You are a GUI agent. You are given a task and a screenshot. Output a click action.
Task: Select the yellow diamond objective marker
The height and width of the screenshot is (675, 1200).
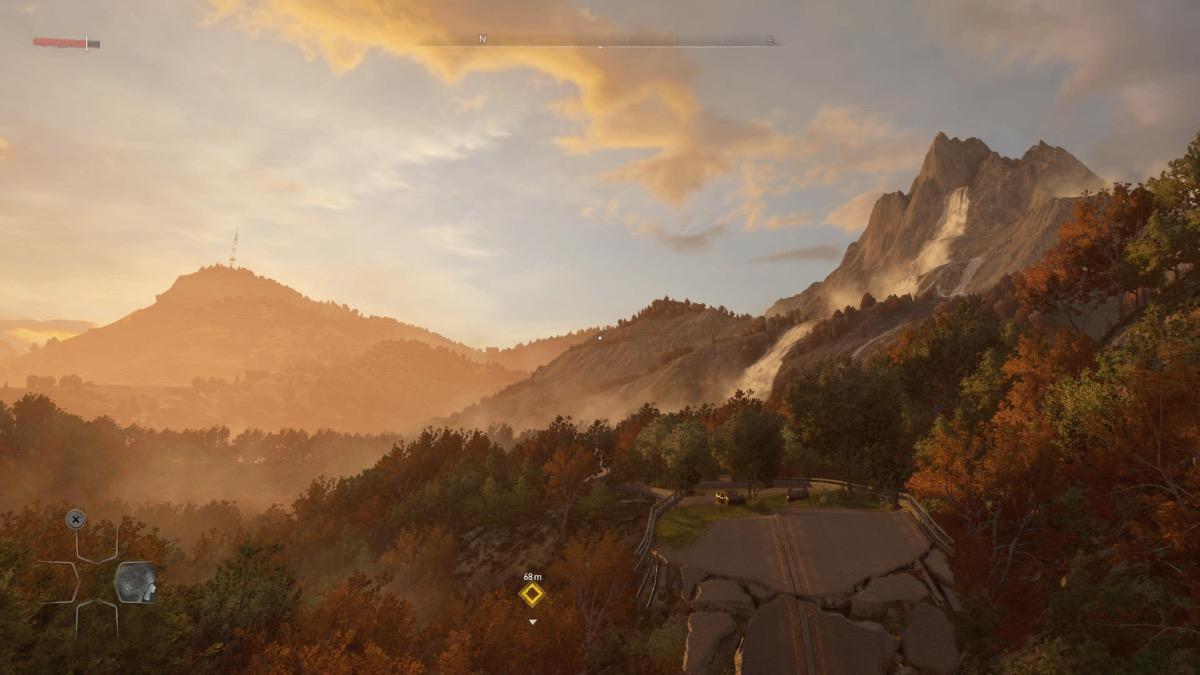tap(532, 594)
